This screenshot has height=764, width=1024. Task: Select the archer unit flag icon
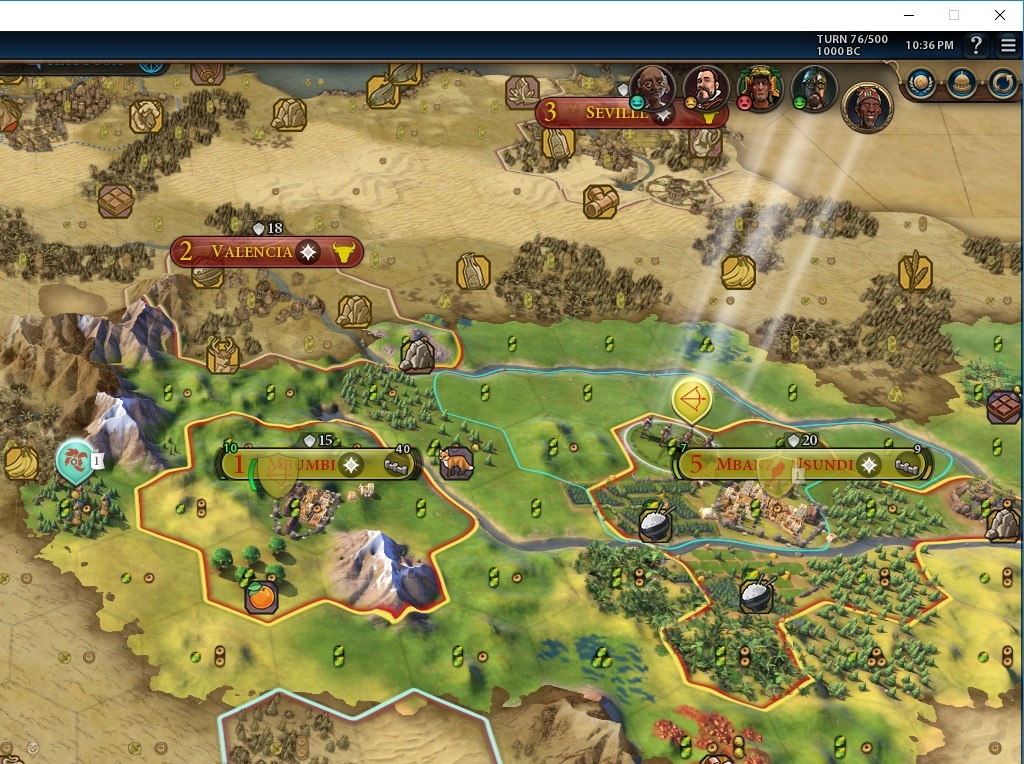pyautogui.click(x=692, y=401)
